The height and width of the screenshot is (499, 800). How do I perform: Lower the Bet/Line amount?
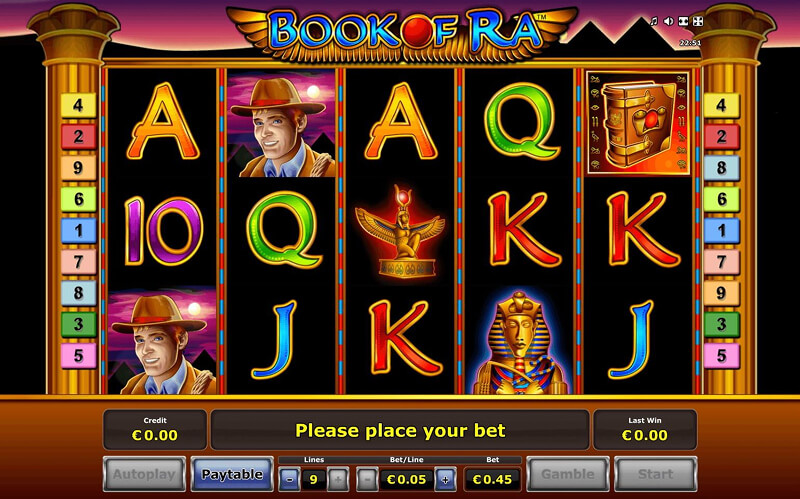pos(367,478)
